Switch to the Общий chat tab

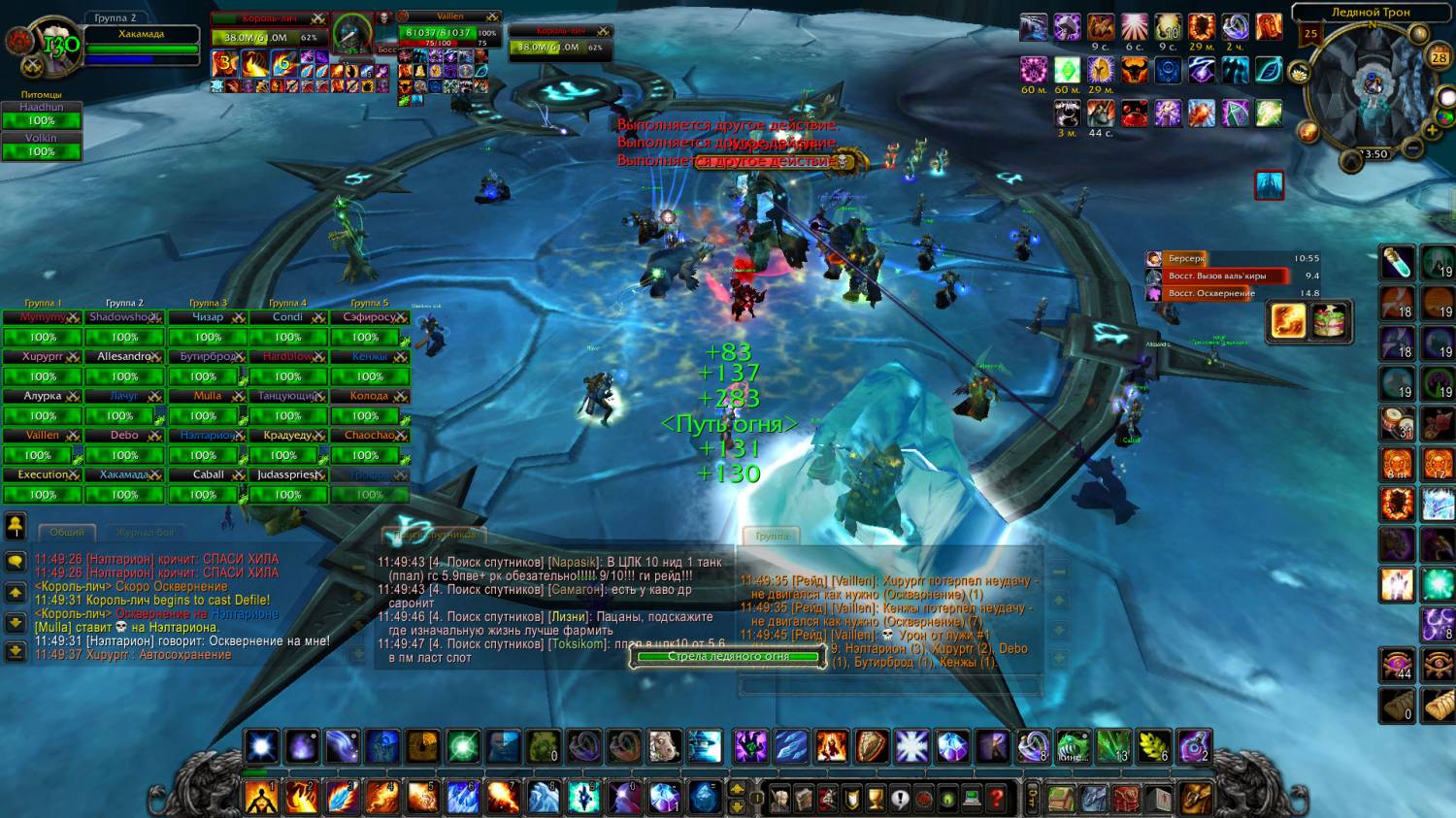tap(67, 532)
